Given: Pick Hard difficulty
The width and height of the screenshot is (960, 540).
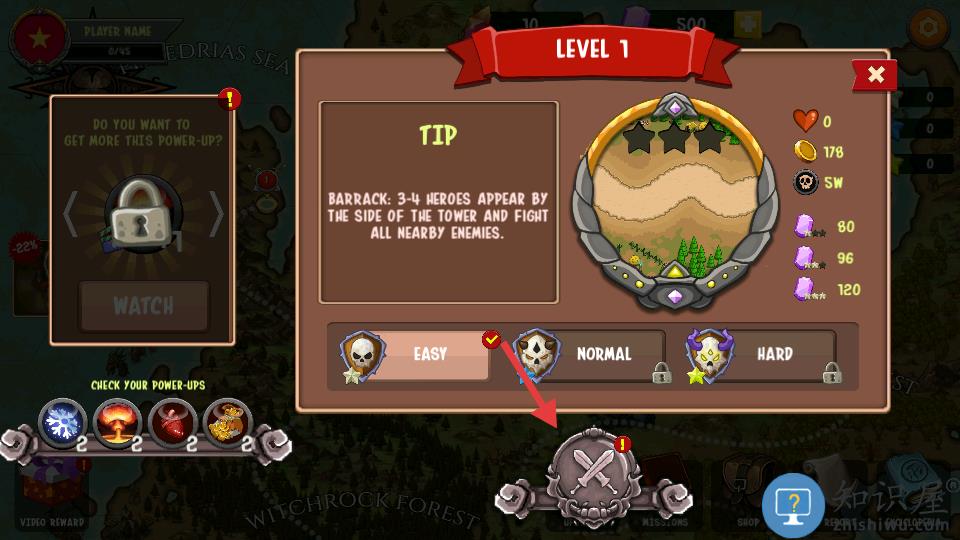Looking at the screenshot, I should (x=762, y=355).
